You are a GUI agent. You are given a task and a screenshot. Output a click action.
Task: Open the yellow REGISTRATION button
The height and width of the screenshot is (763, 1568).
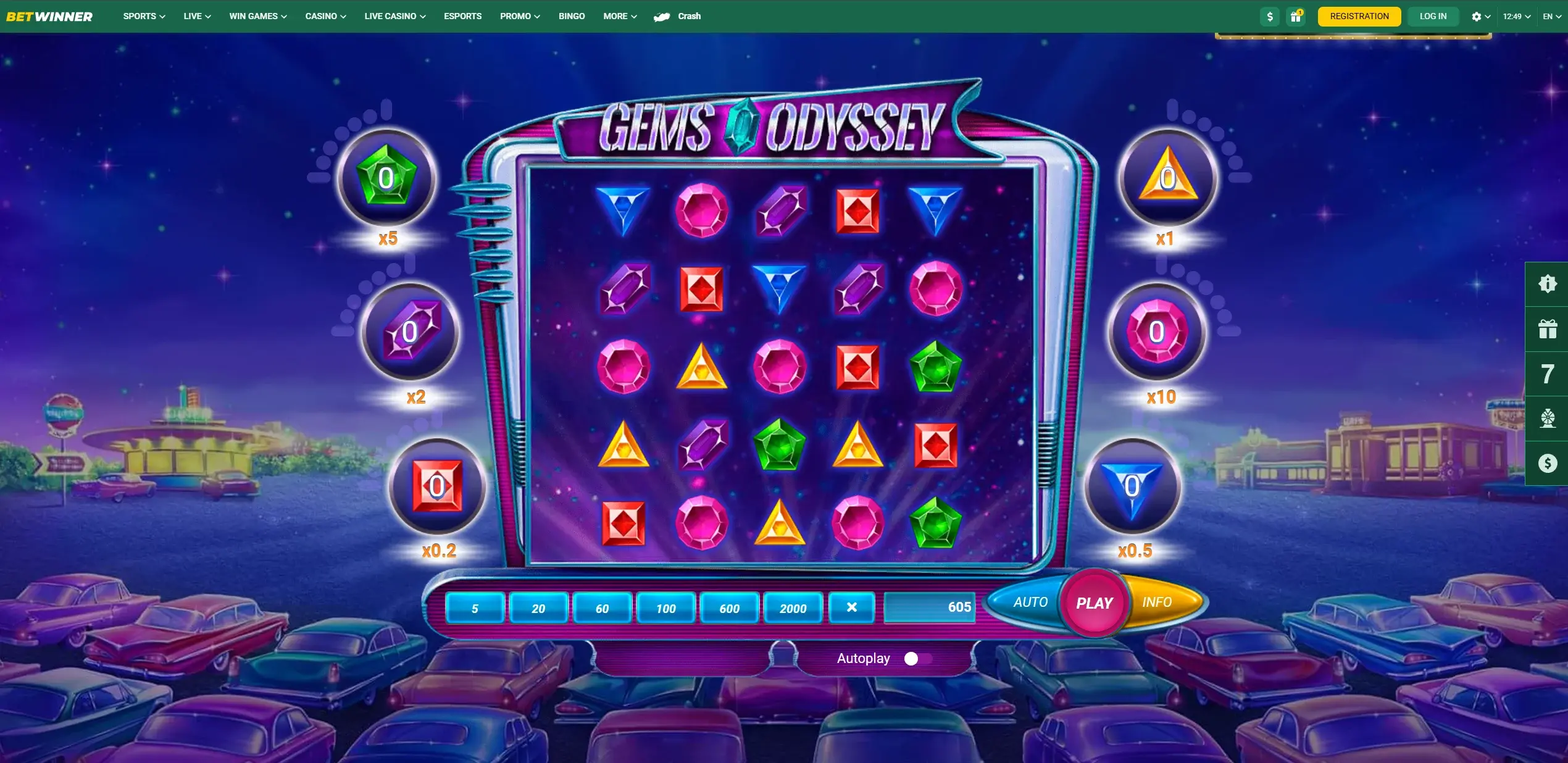point(1359,16)
